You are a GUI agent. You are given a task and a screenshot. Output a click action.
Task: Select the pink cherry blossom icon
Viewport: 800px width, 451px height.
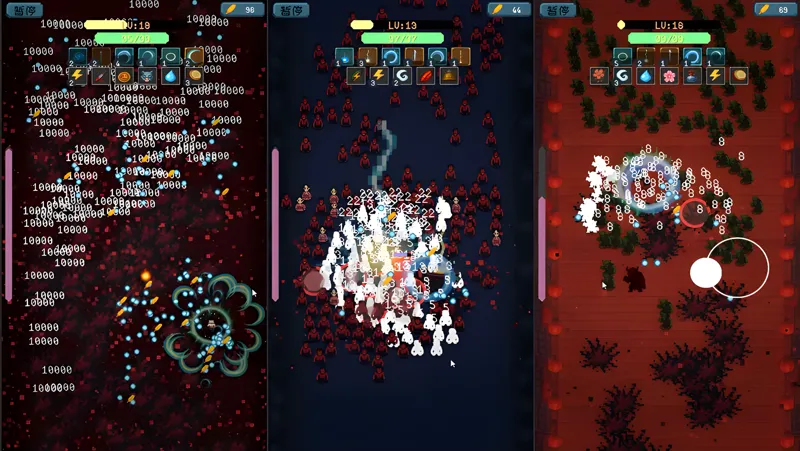point(669,75)
